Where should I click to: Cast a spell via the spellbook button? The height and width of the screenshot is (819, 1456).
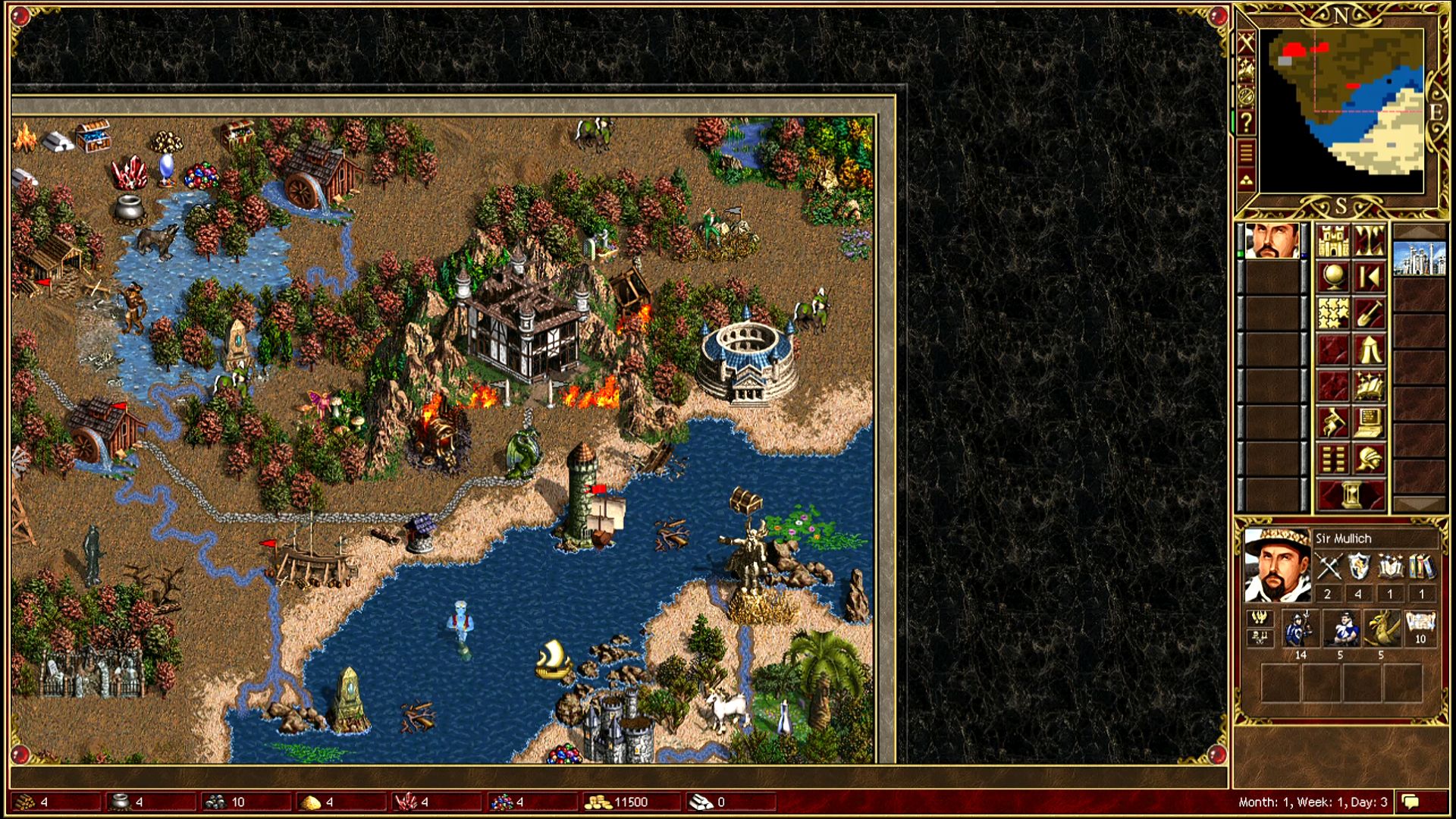pos(1369,386)
